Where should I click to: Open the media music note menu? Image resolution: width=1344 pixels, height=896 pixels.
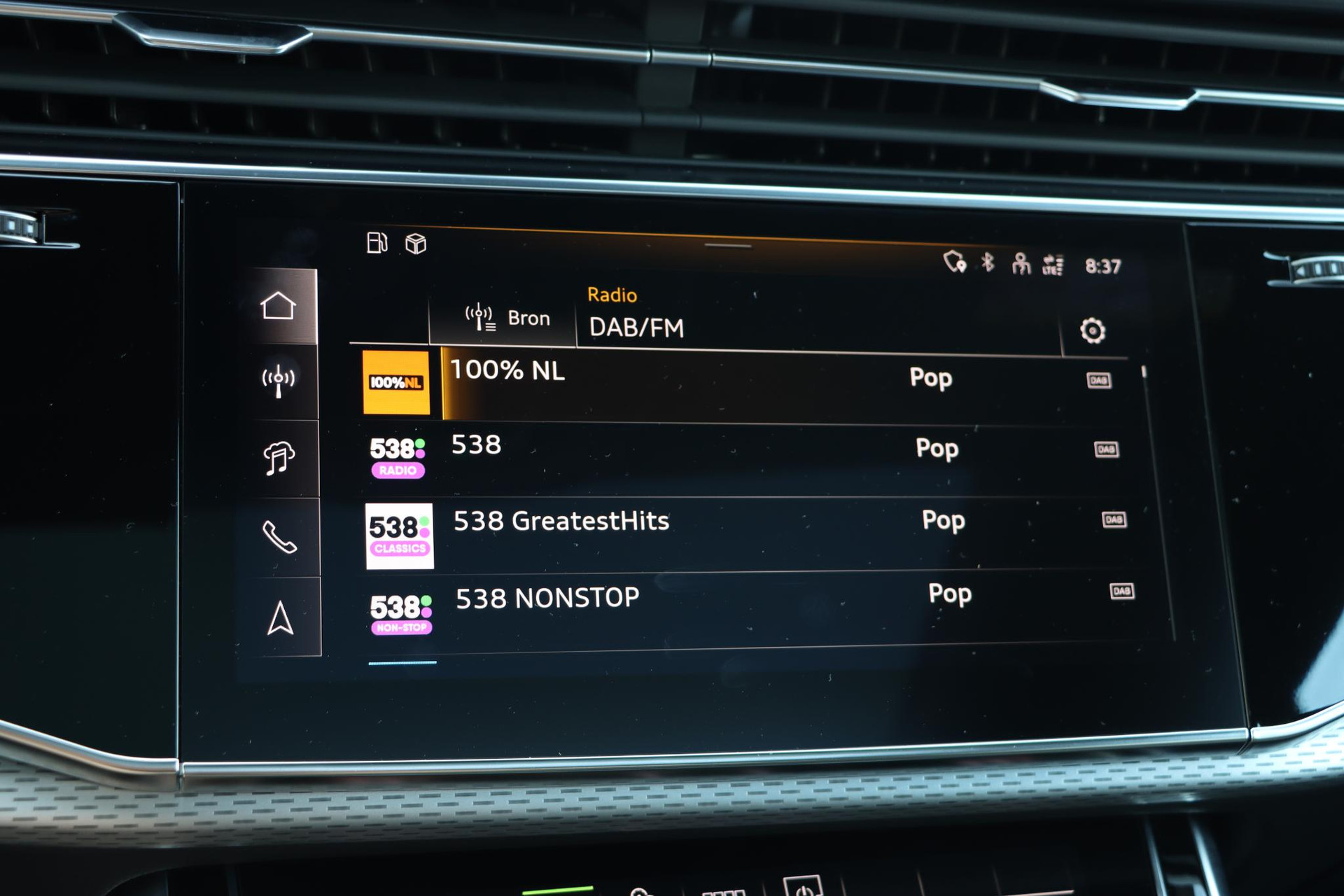279,458
